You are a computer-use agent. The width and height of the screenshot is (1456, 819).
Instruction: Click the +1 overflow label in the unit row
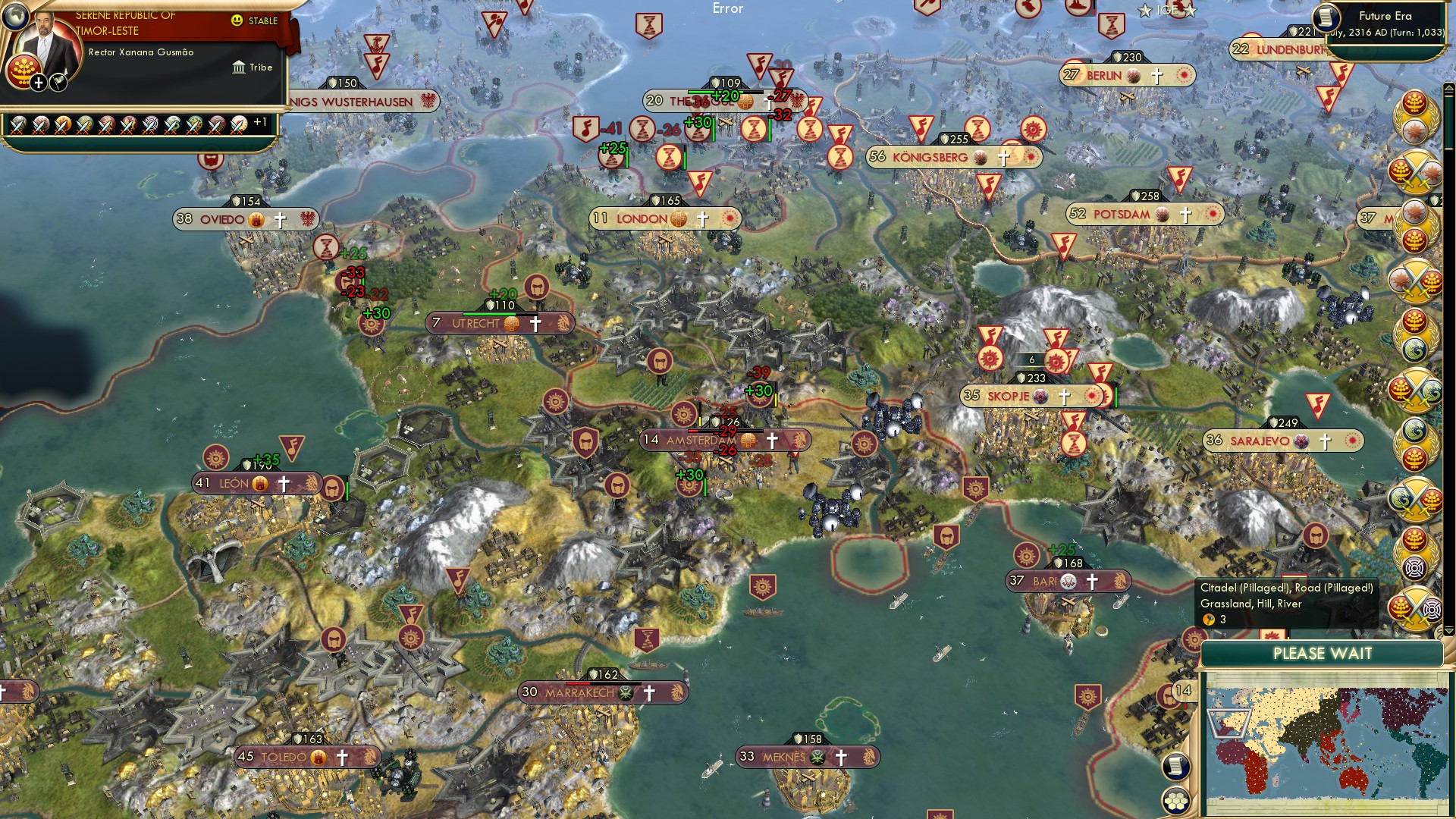coord(259,123)
